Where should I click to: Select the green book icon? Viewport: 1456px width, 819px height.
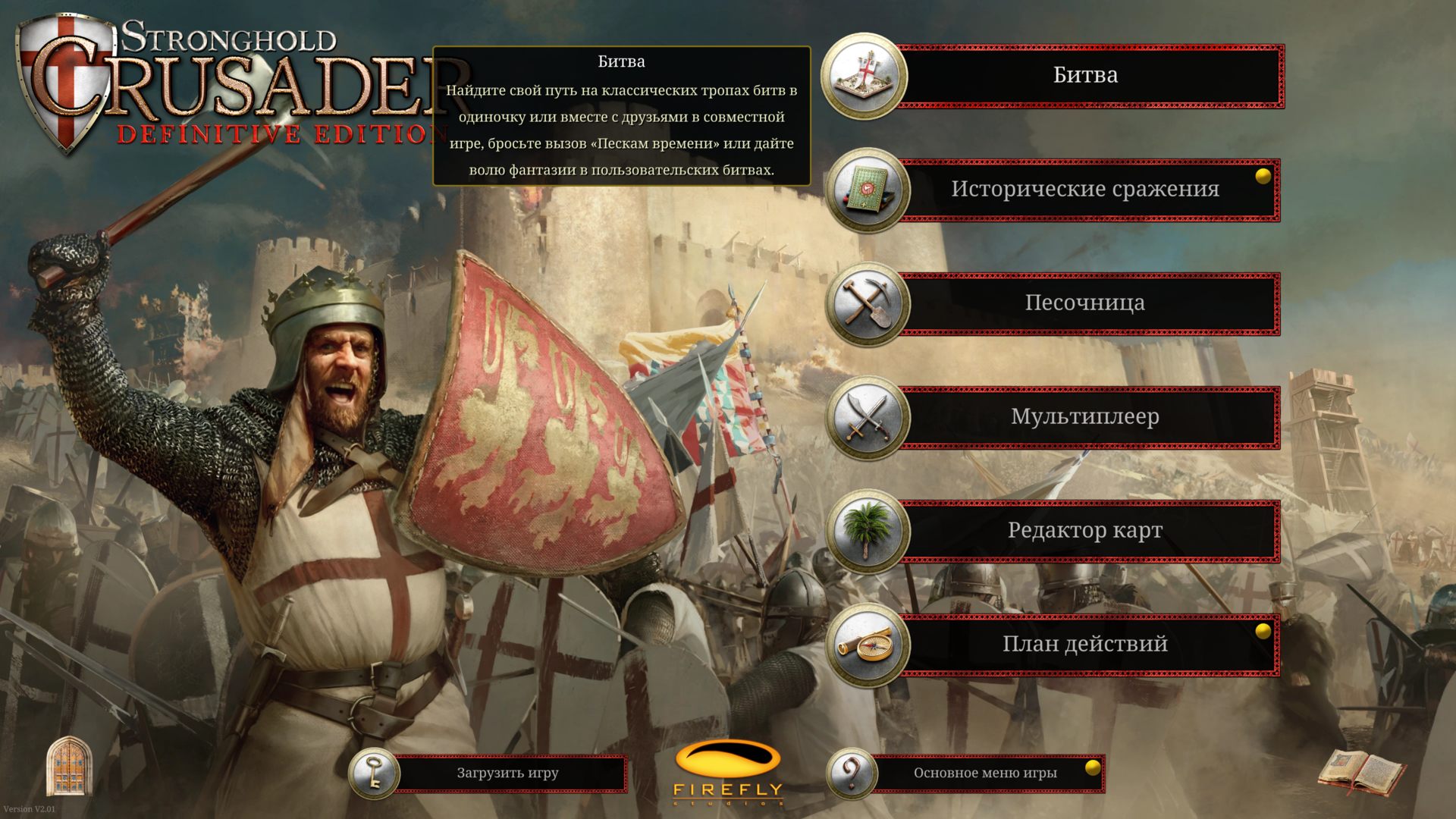pos(867,190)
